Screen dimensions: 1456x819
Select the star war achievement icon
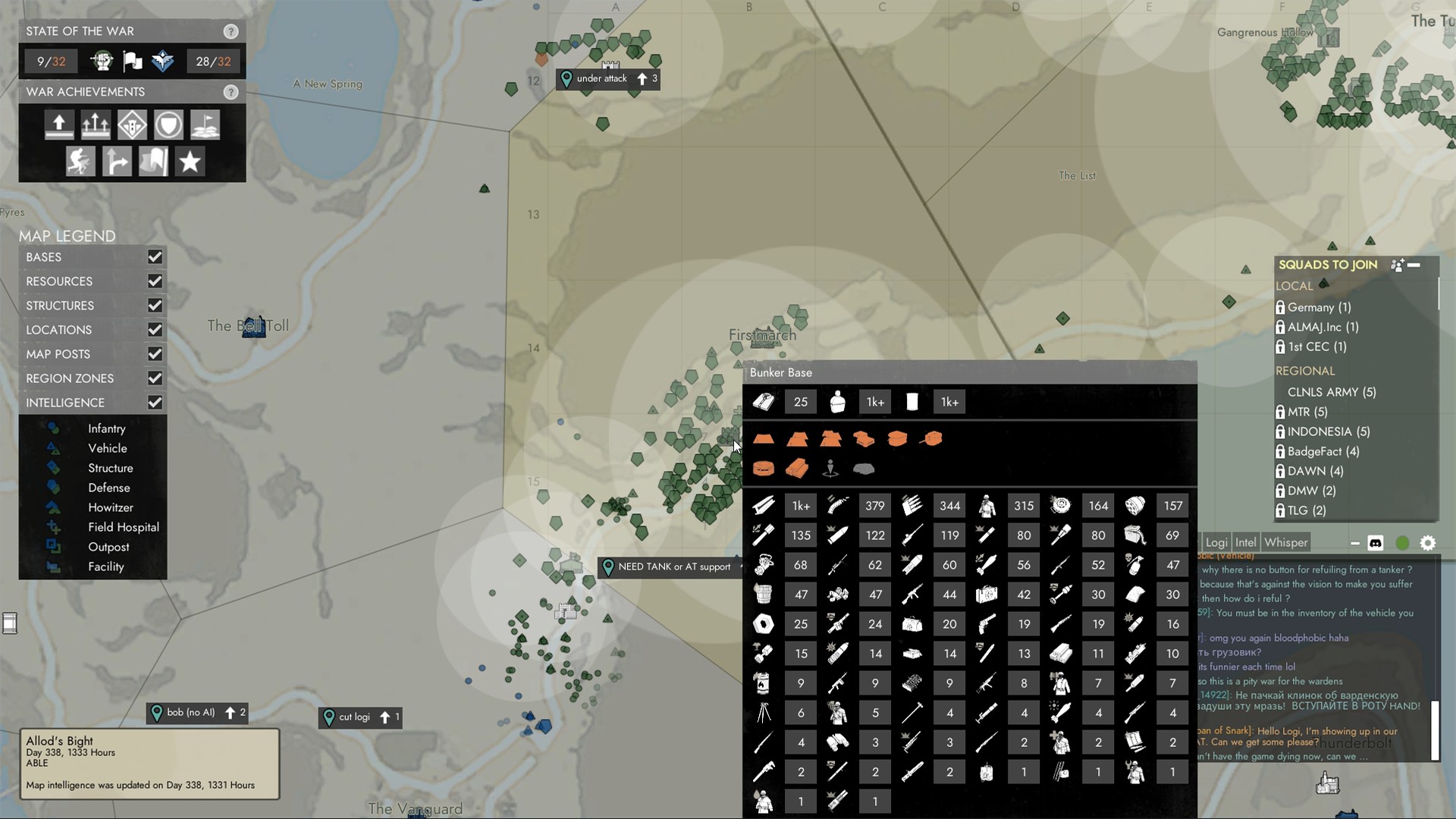[190, 161]
